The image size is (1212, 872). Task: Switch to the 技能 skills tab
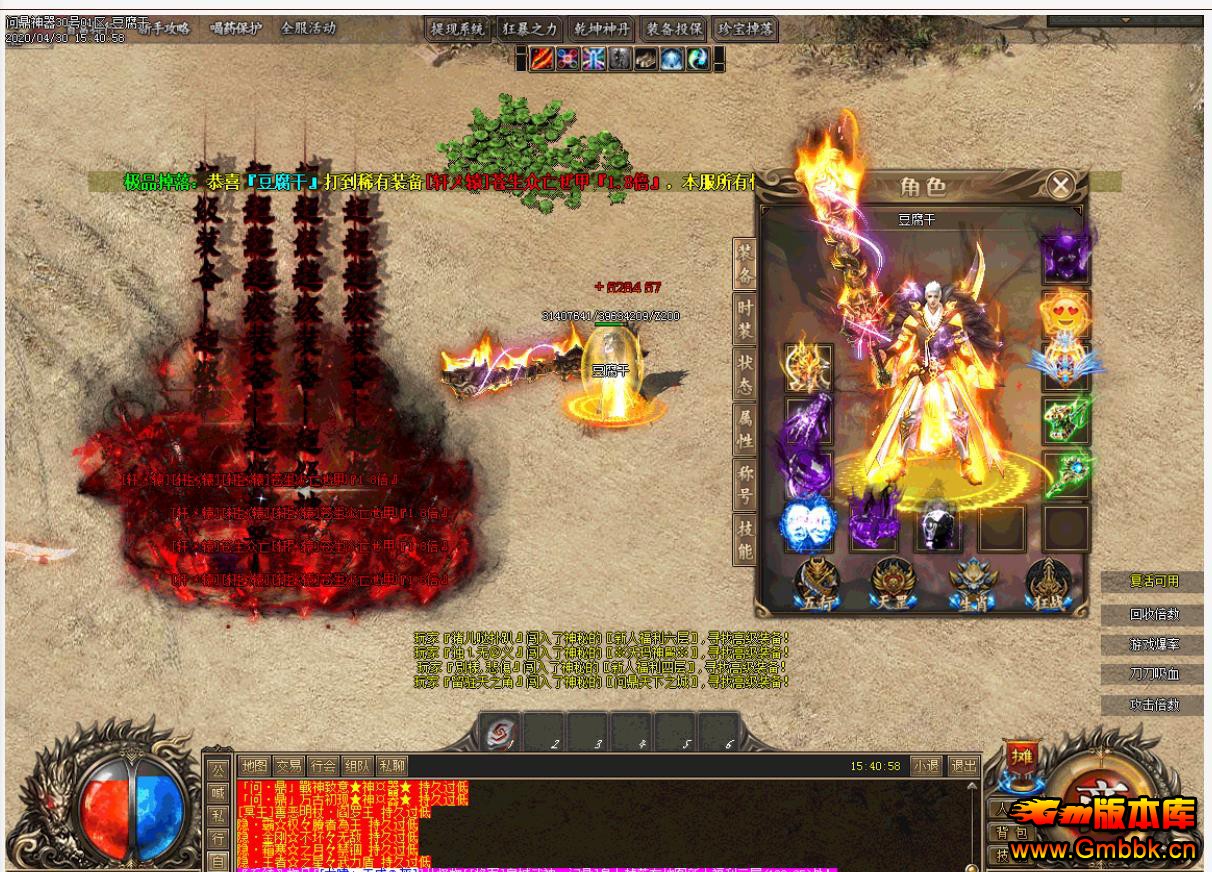pos(745,539)
